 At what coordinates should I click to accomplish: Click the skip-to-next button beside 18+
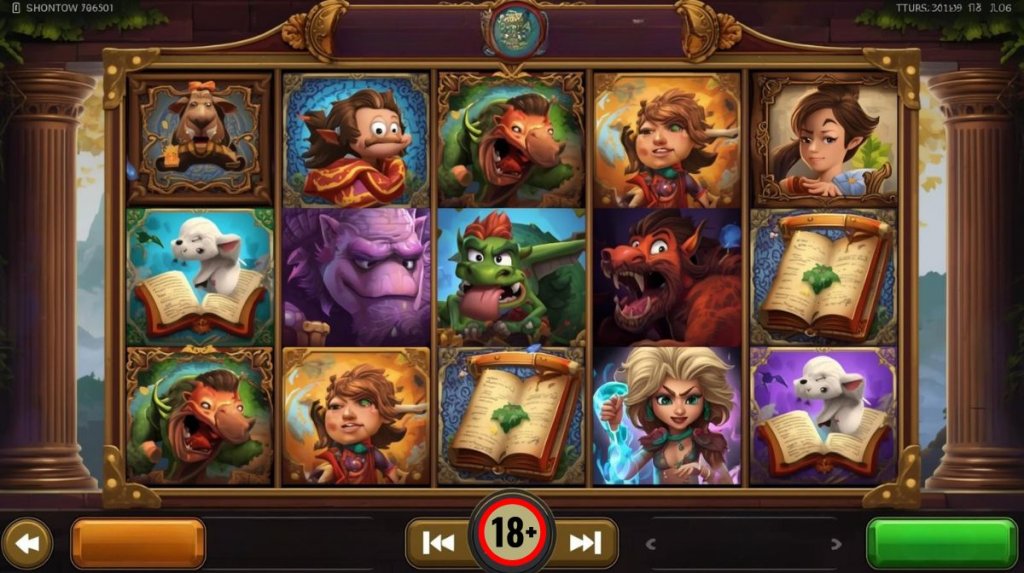pos(584,543)
